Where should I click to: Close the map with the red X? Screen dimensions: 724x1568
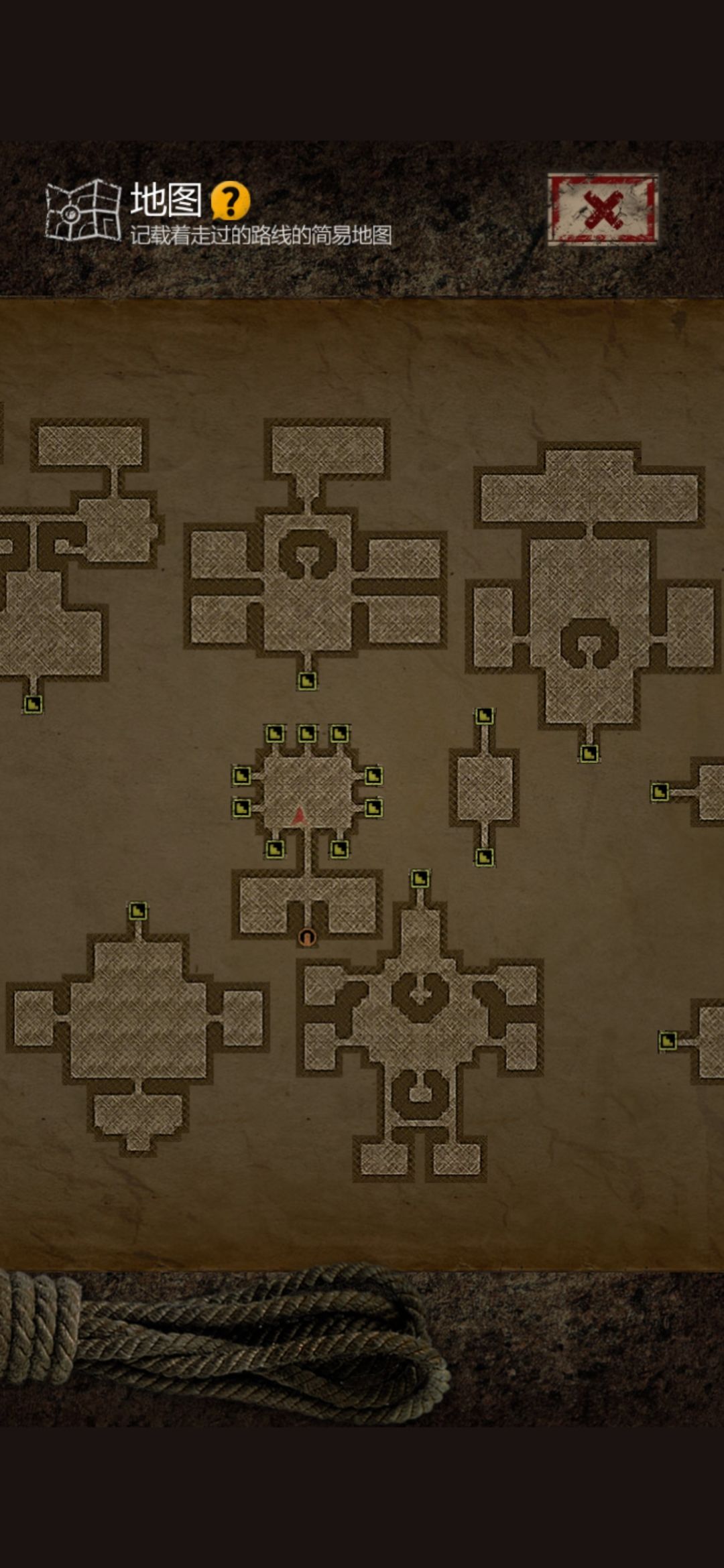[602, 210]
